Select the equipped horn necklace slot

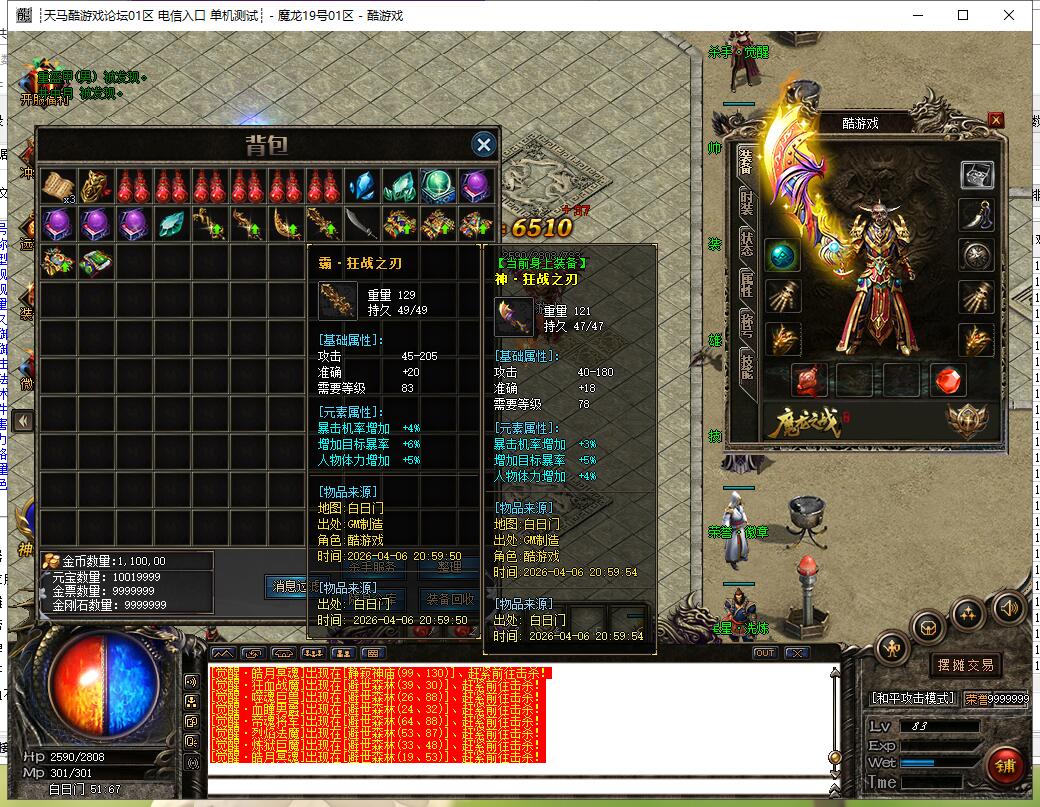pyautogui.click(x=976, y=214)
